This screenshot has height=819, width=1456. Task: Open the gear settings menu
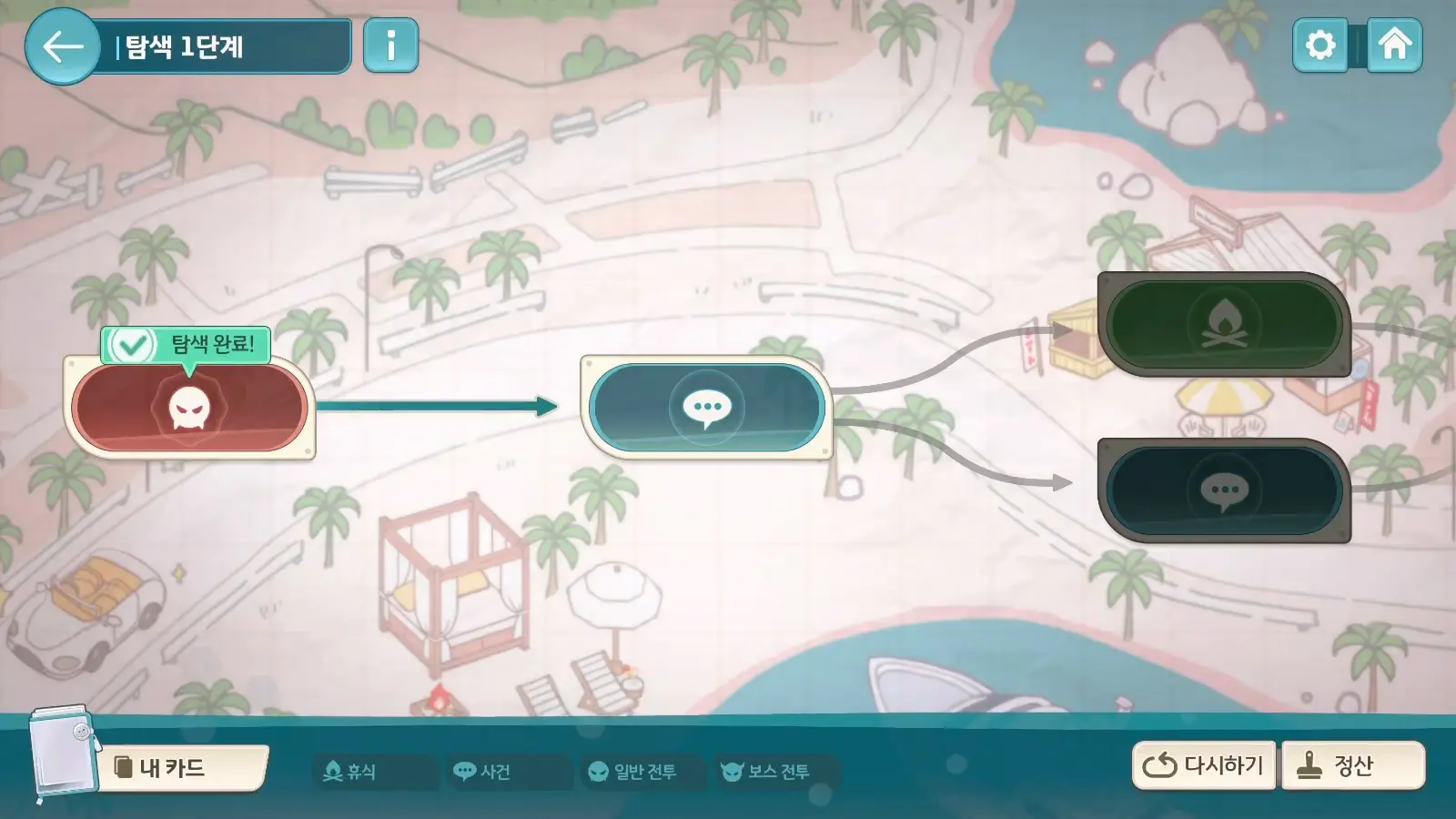click(1319, 45)
